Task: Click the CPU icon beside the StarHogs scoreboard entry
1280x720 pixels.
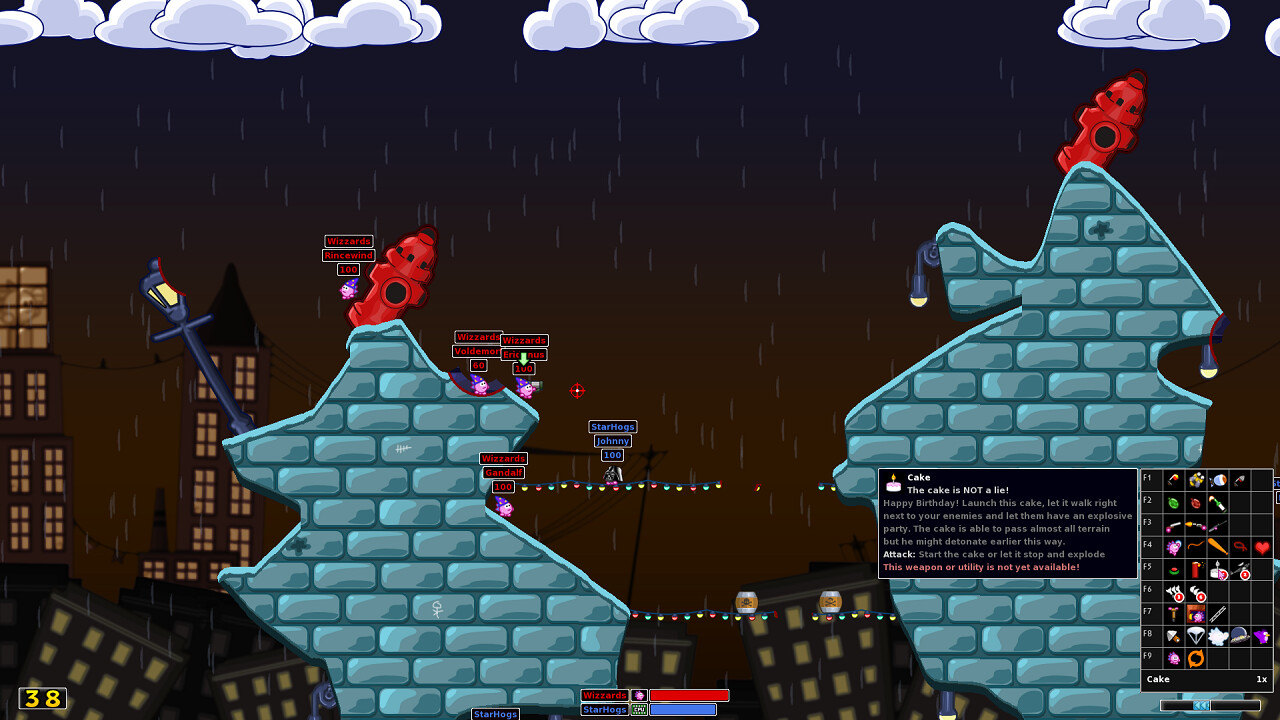Action: [x=638, y=709]
